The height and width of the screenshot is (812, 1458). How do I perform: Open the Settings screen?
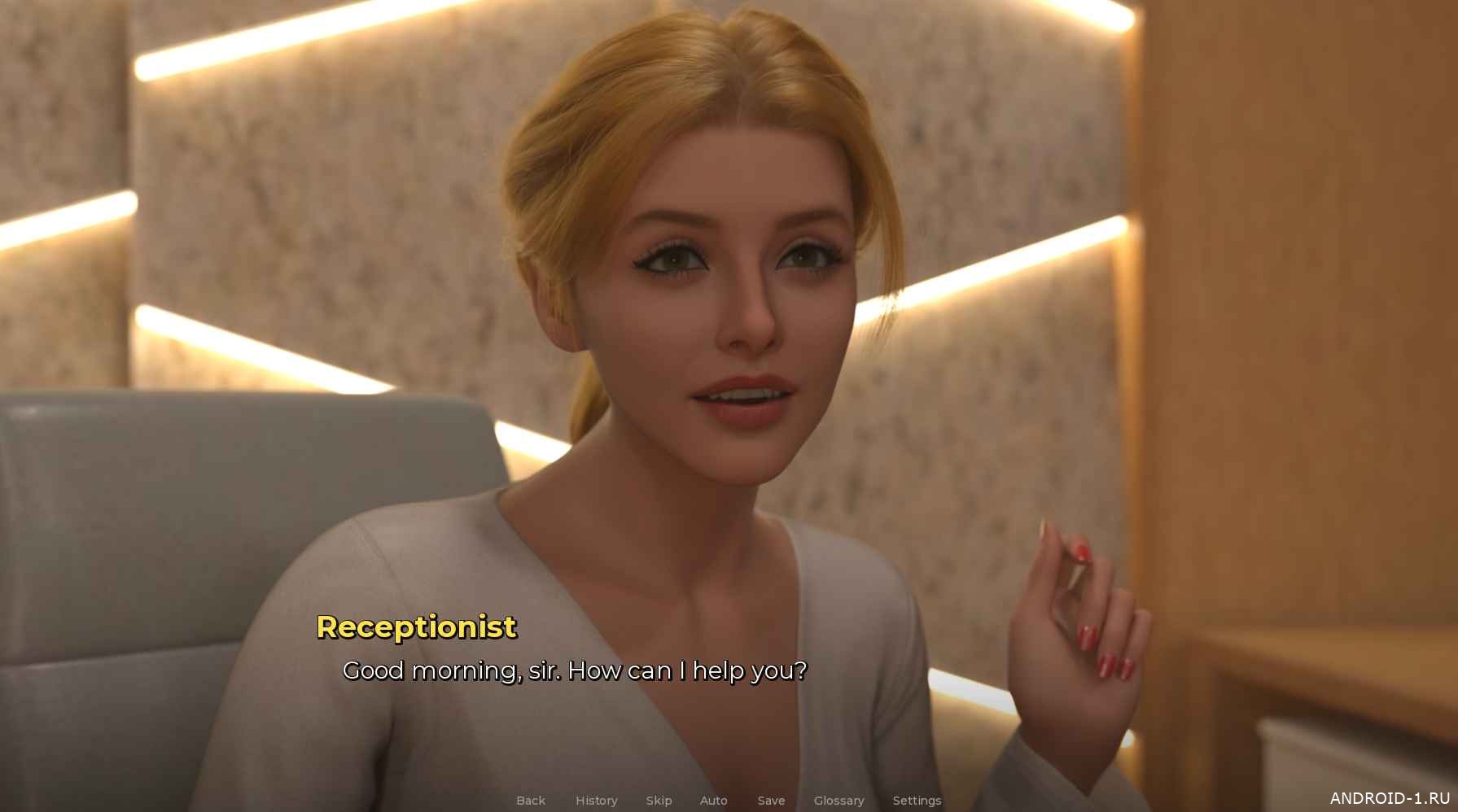(917, 801)
